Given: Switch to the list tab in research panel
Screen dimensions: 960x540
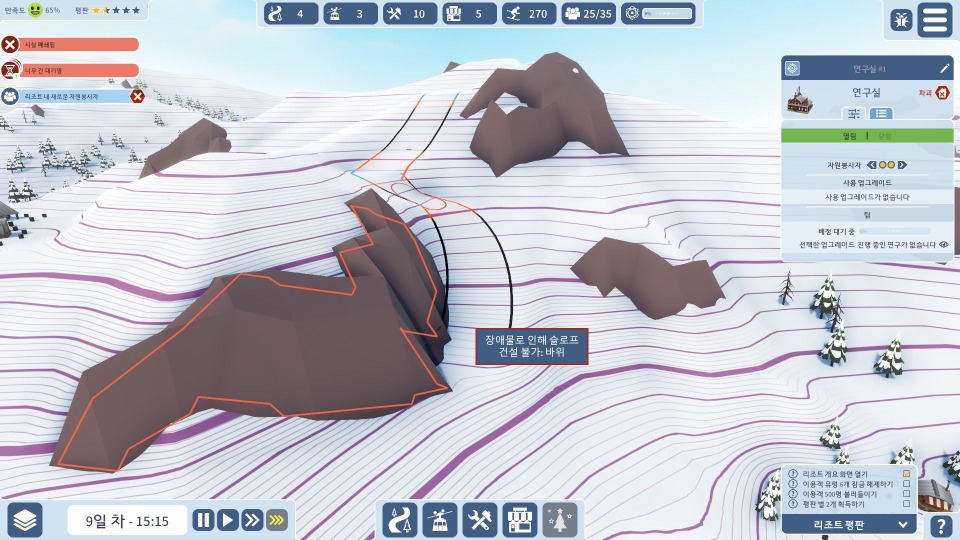Looking at the screenshot, I should point(883,114).
